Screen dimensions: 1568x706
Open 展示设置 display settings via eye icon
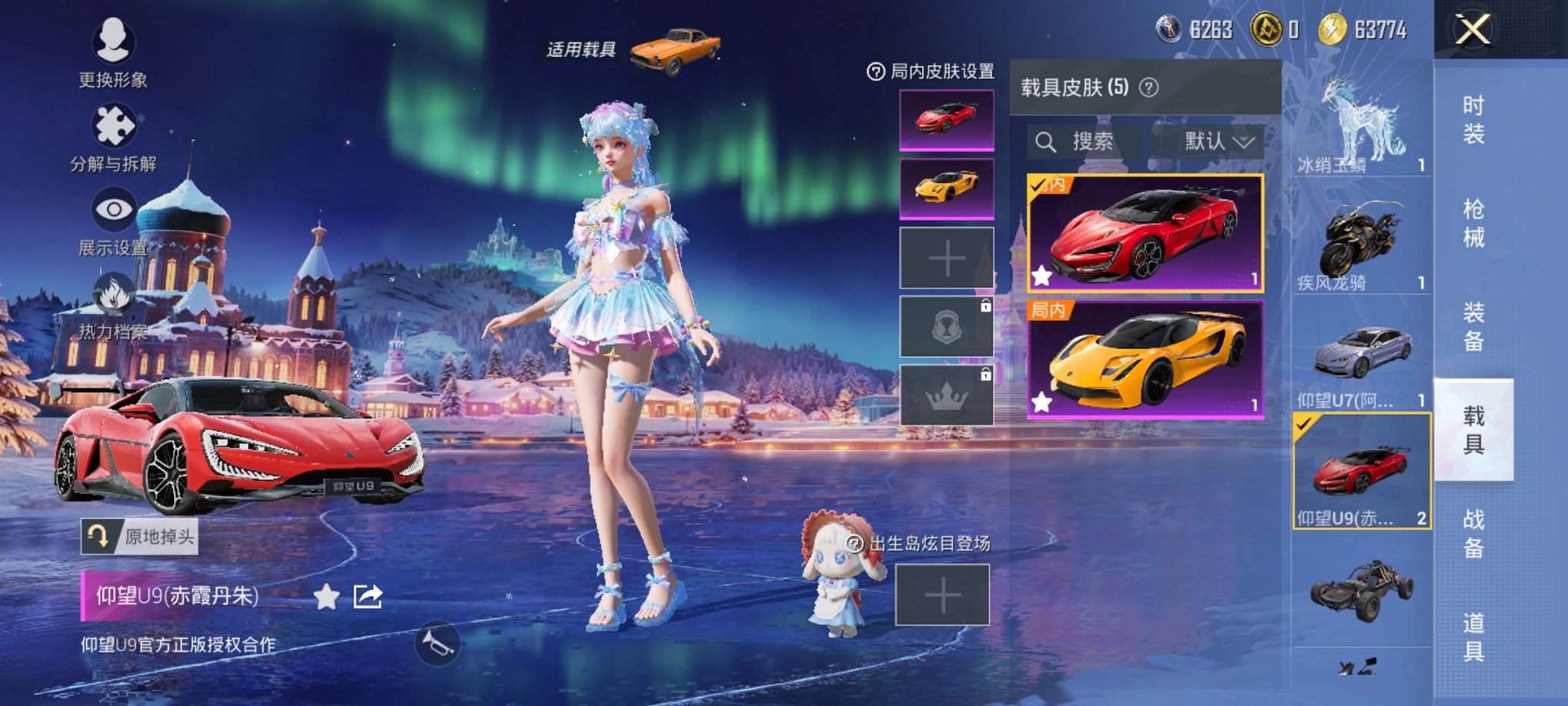pos(115,208)
